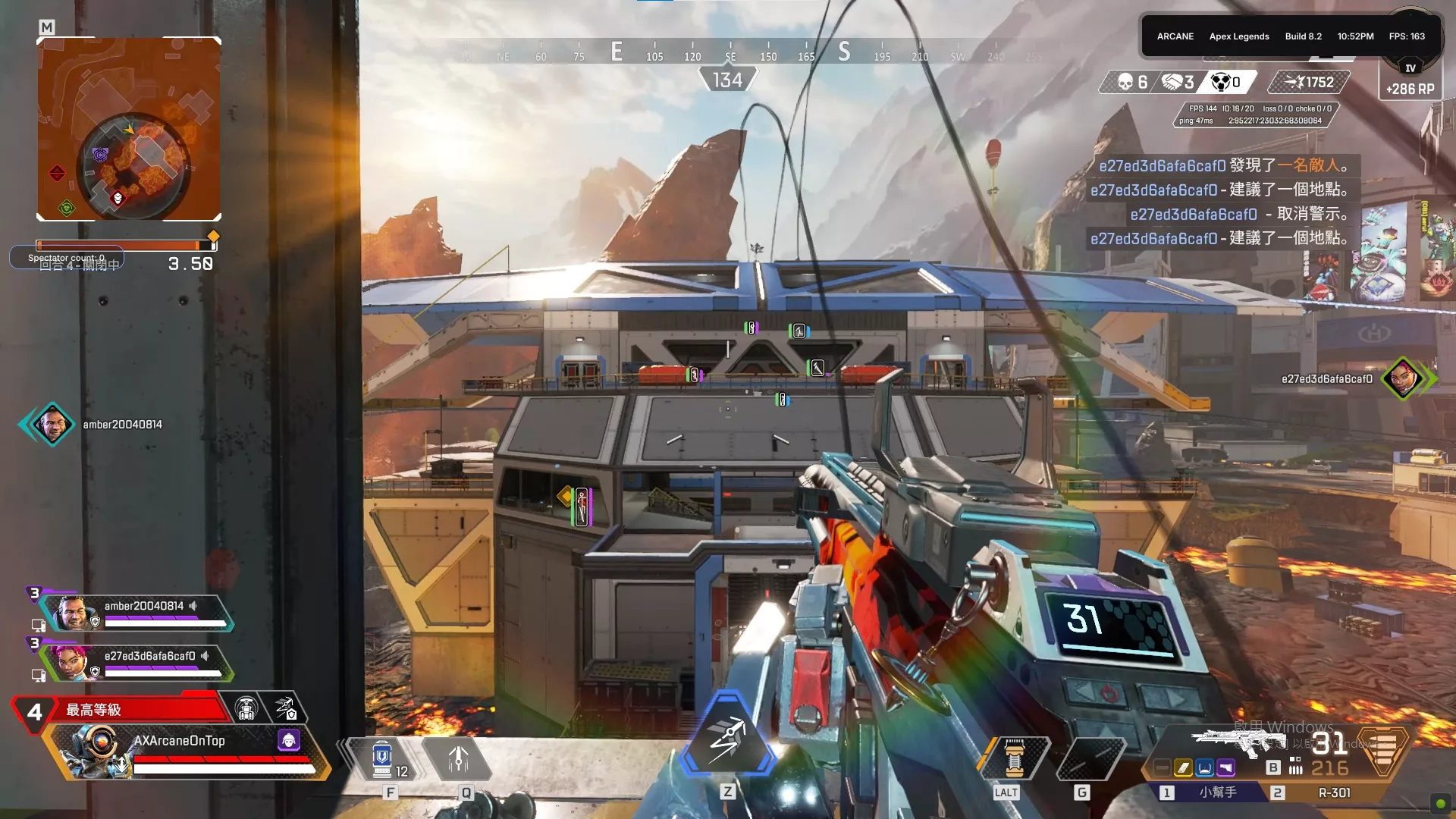Open the minimap
The image size is (1456, 819).
pyautogui.click(x=129, y=129)
